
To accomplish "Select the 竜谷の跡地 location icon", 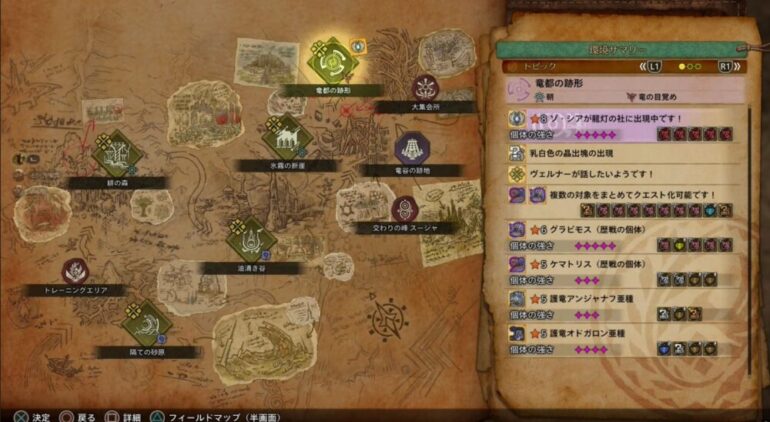I will pos(409,149).
